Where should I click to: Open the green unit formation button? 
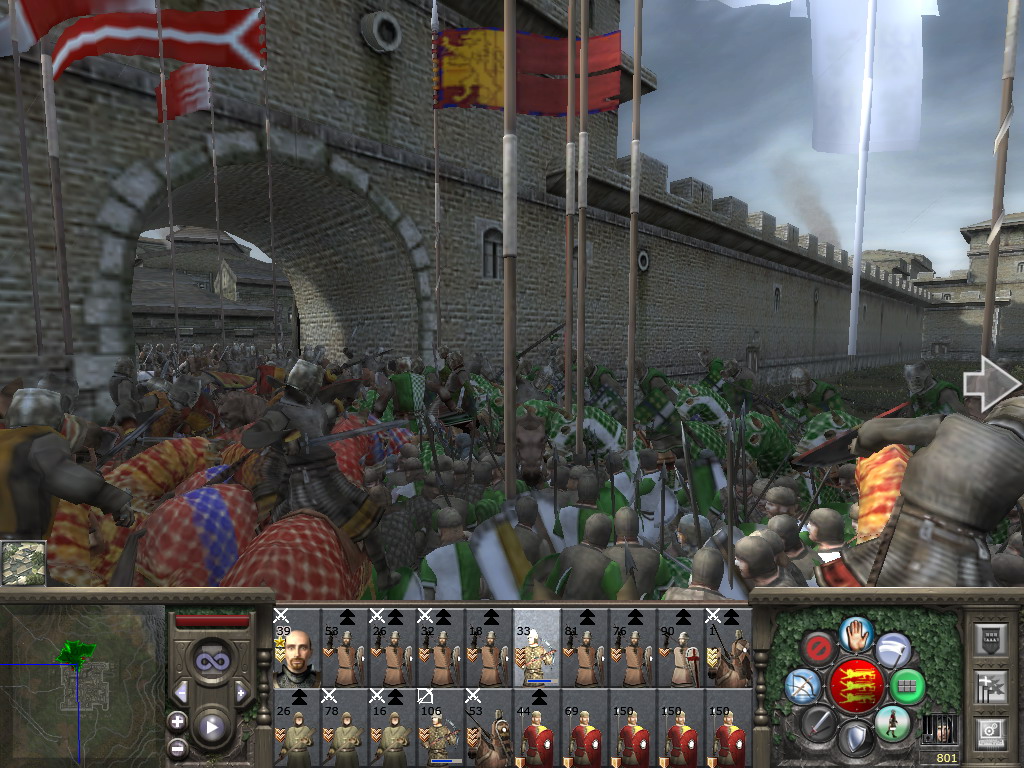[x=908, y=686]
